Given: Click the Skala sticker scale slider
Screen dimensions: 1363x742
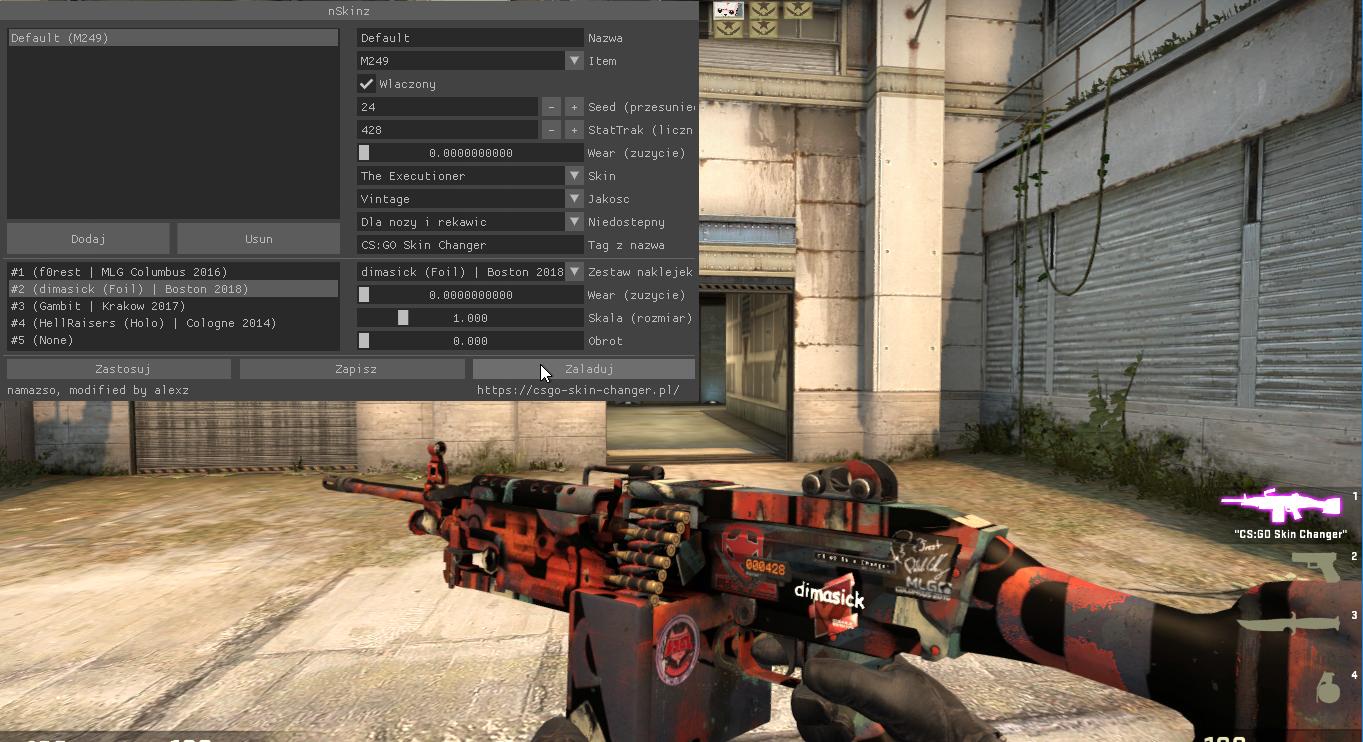Looking at the screenshot, I should coord(470,318).
